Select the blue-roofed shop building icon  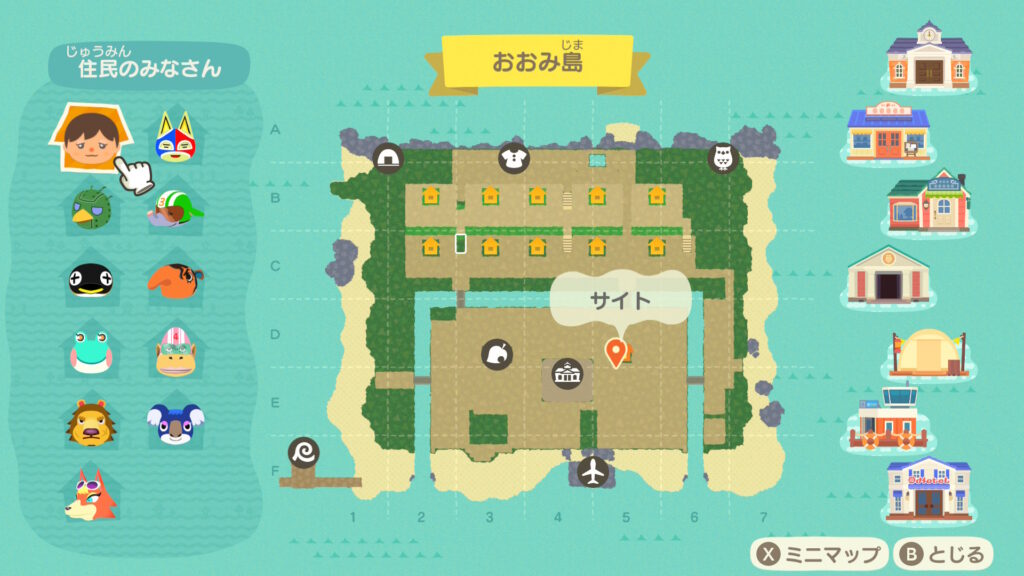coord(888,131)
